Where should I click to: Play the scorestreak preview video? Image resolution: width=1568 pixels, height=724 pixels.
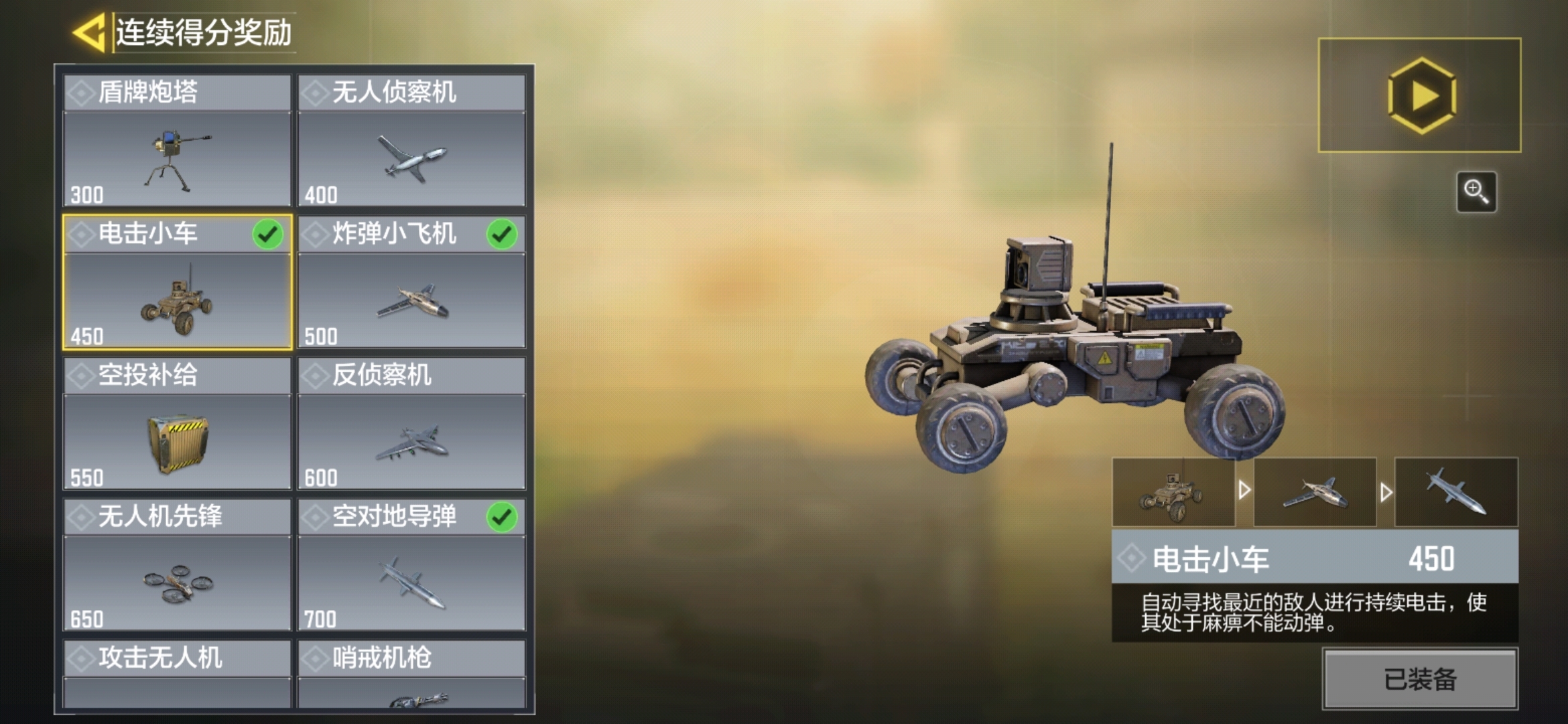[x=1421, y=96]
